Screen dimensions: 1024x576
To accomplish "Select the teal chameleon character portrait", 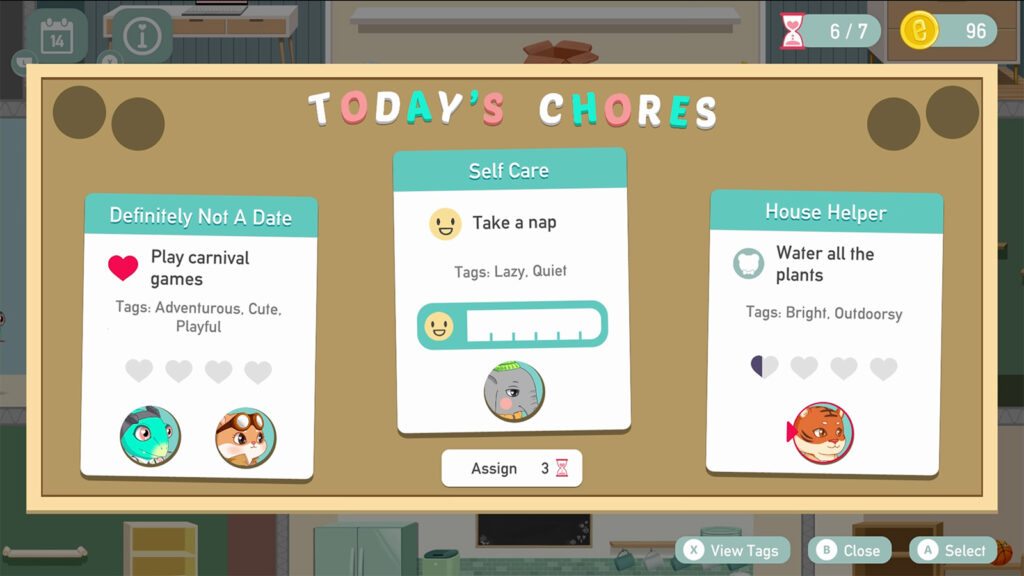I will pyautogui.click(x=150, y=436).
